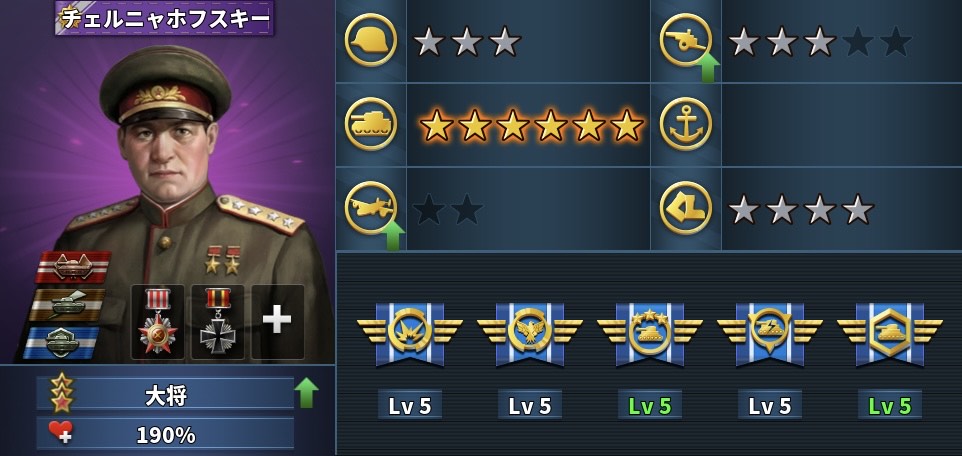Screen dimensions: 962x456
Task: Add a medal in the empty plus slot
Action: (277, 321)
